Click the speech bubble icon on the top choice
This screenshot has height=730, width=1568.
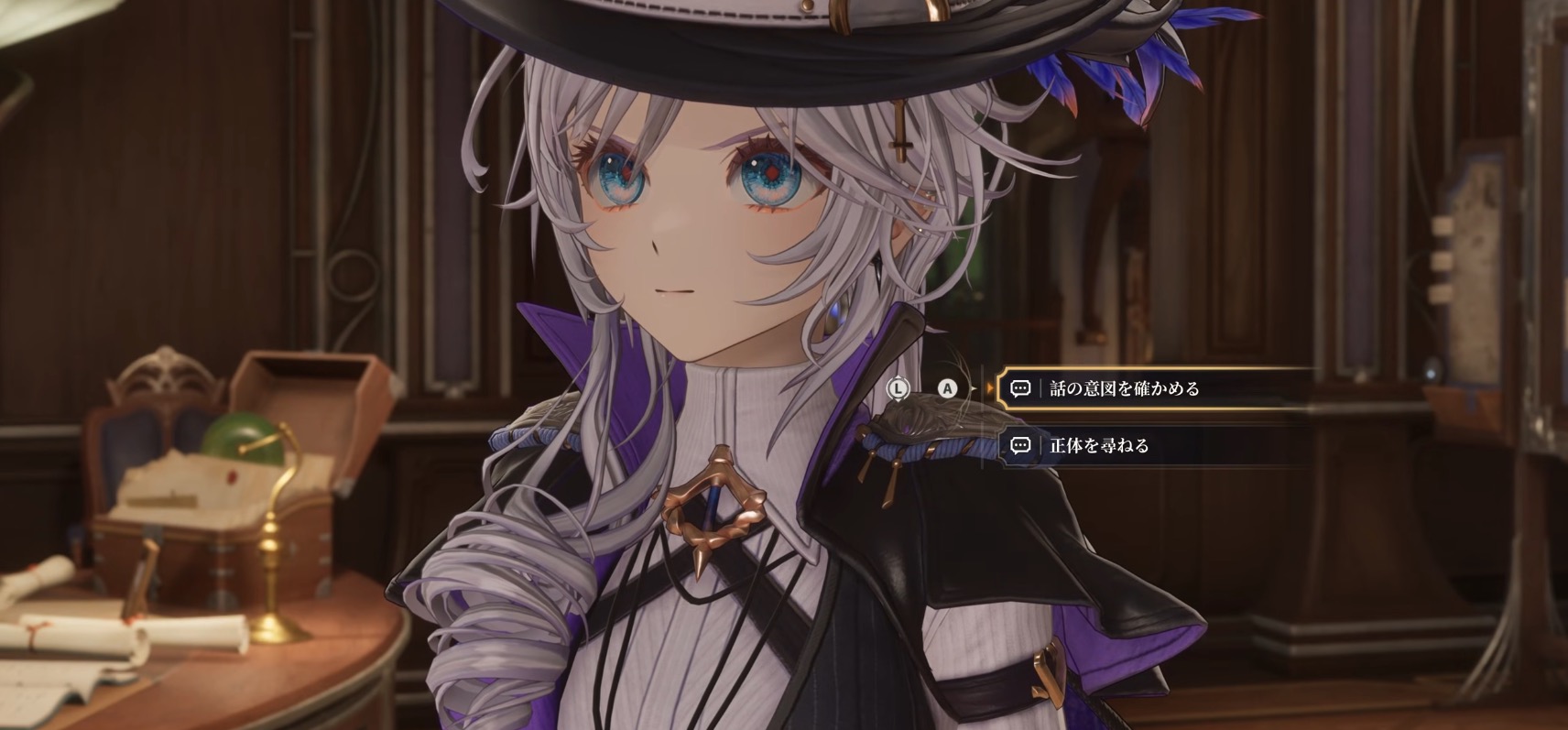(1020, 388)
